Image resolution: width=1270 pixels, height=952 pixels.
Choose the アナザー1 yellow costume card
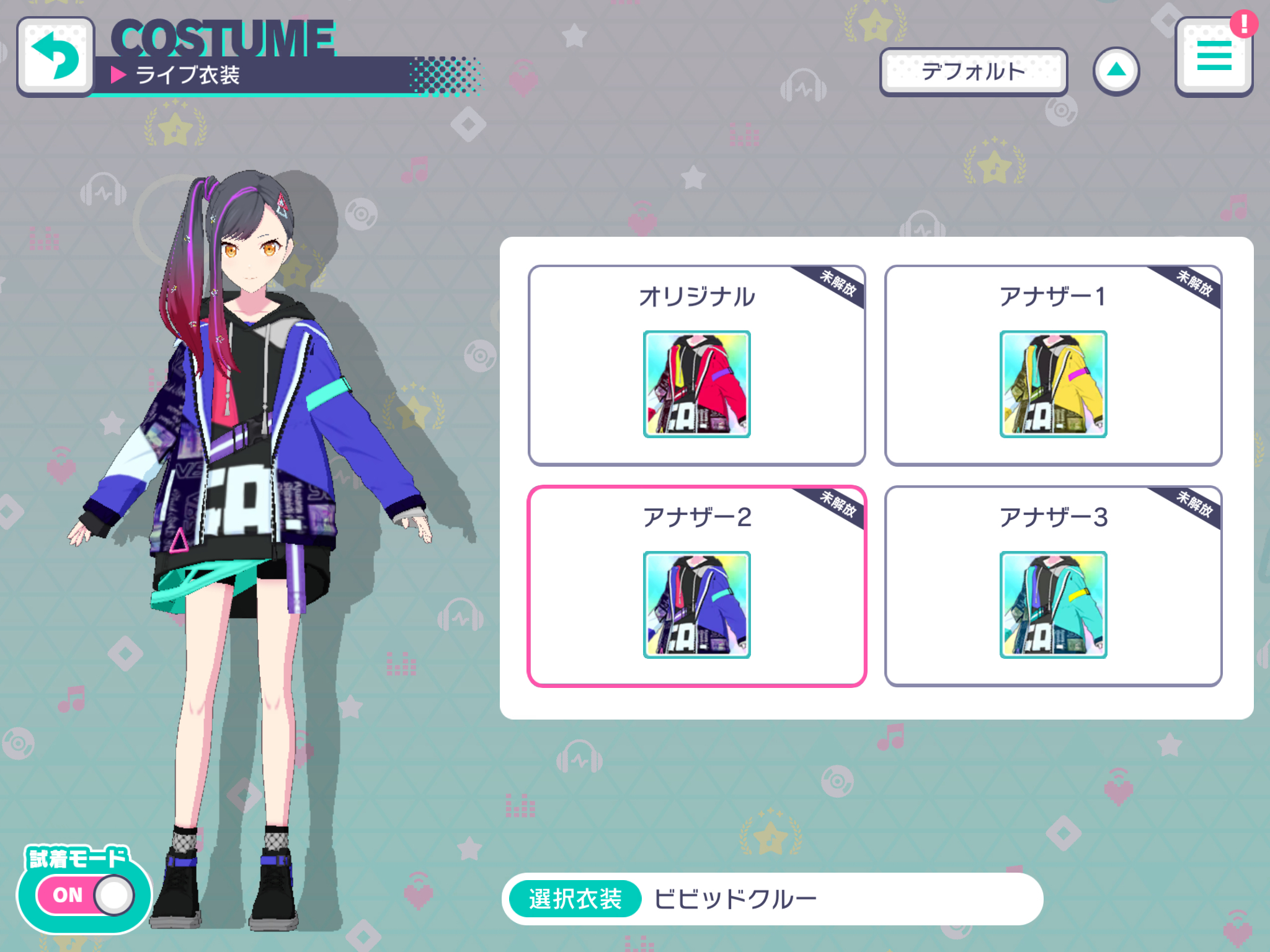[x=1053, y=366]
